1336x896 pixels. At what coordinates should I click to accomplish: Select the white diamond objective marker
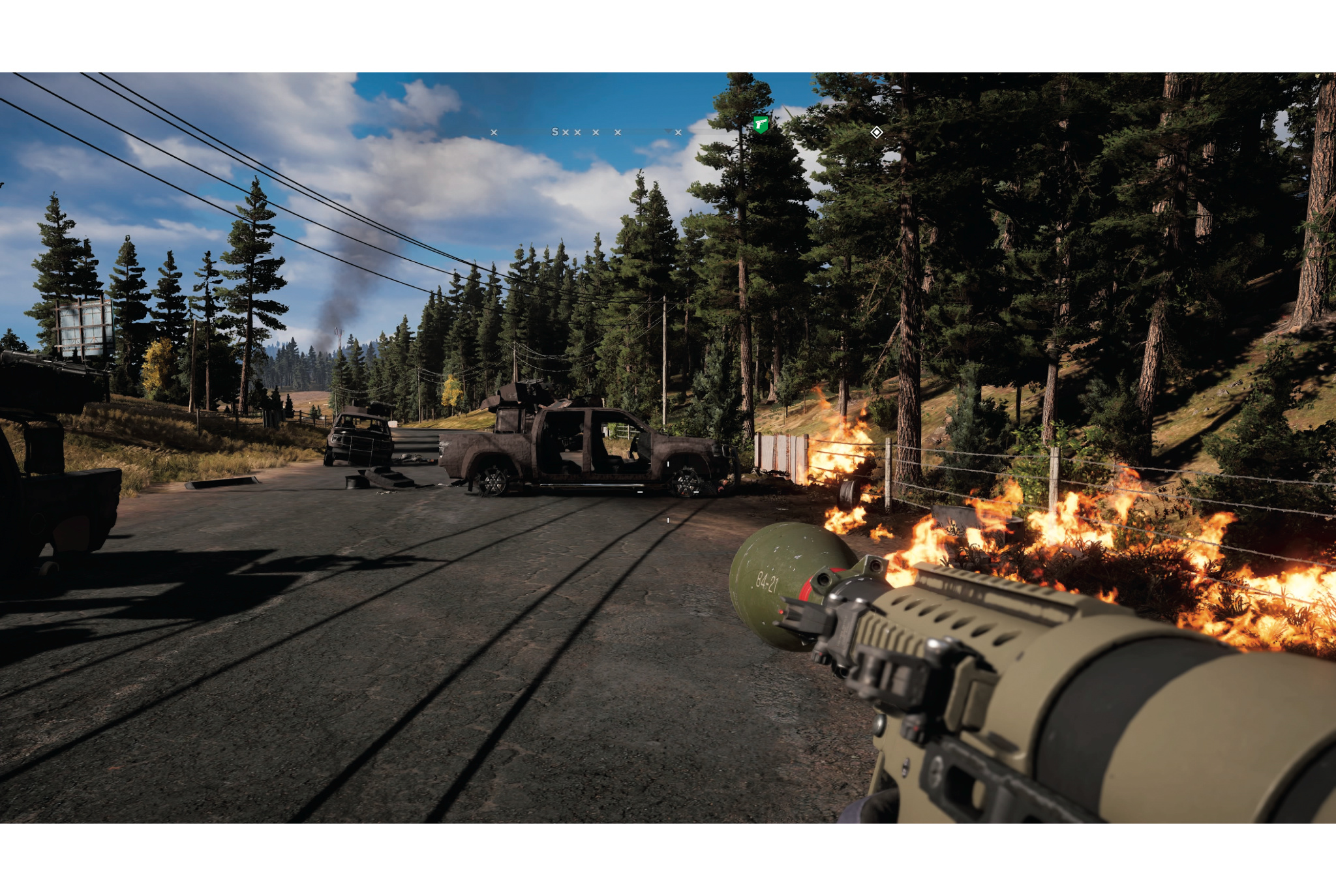coord(877,132)
